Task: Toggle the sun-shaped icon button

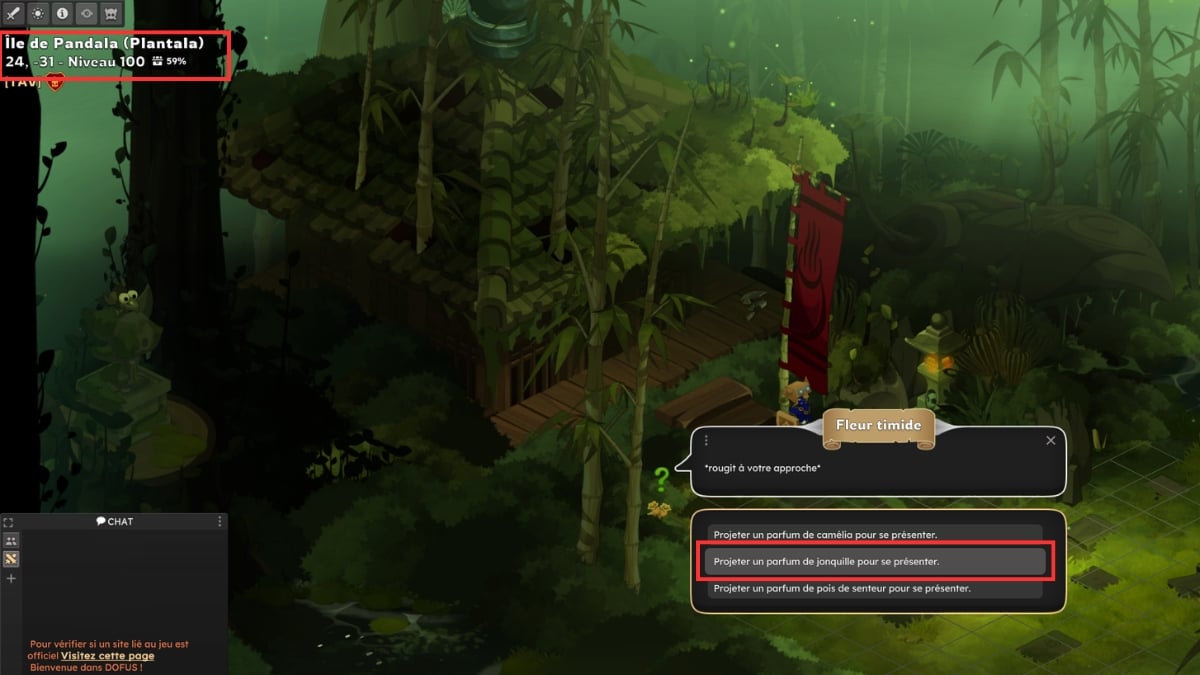Action: (38, 14)
